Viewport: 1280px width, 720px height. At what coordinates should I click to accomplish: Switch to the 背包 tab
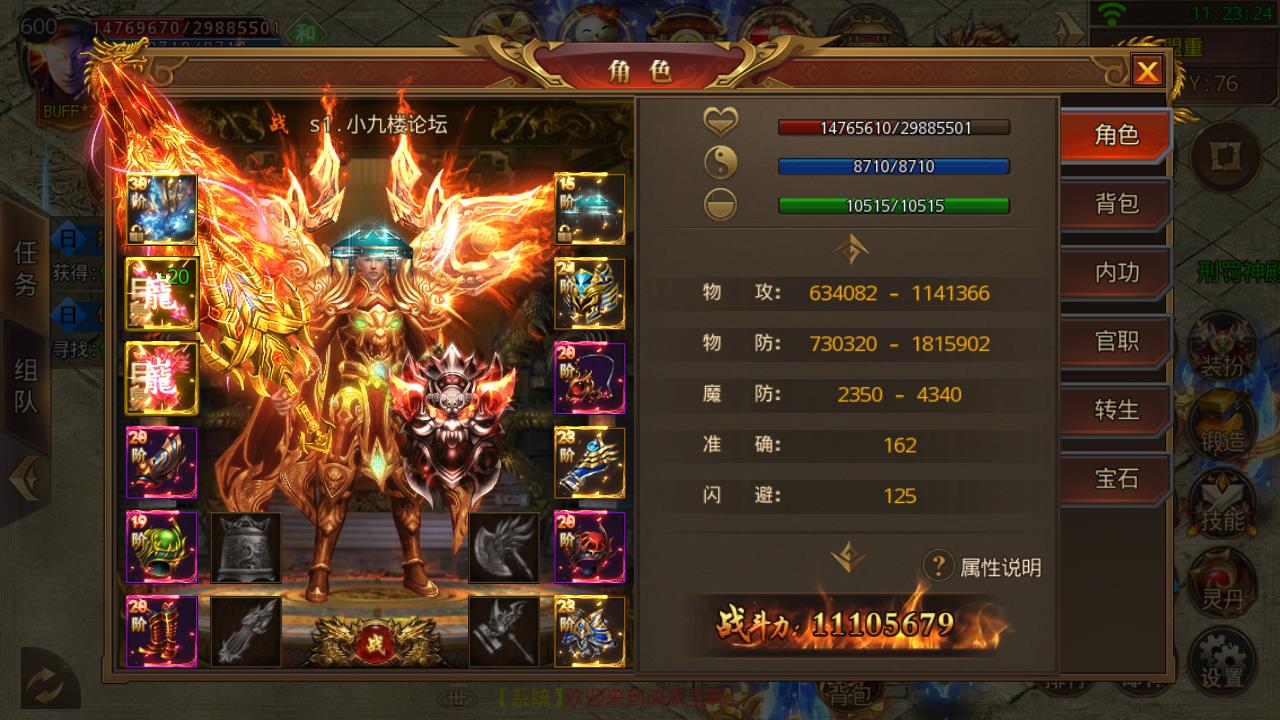click(1115, 204)
